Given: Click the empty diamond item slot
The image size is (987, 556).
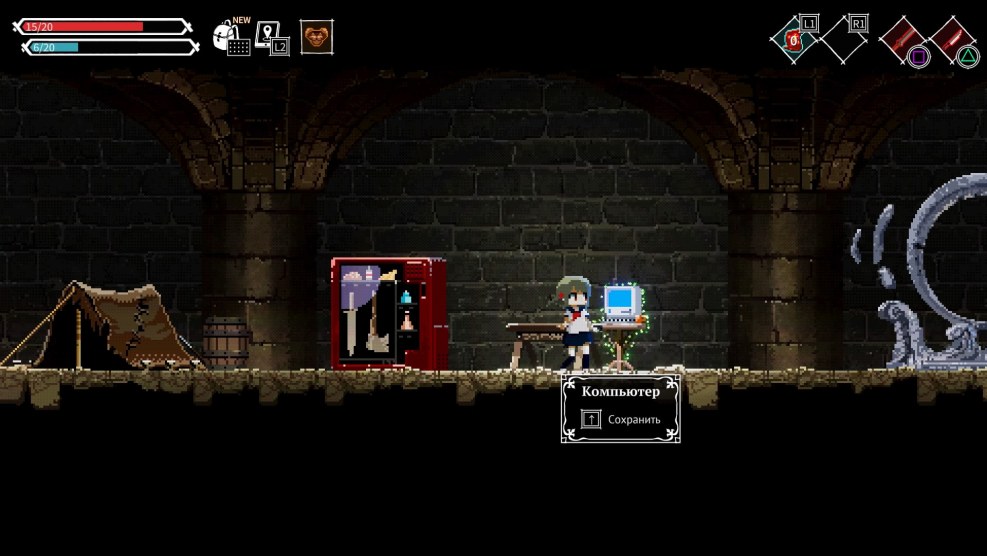Looking at the screenshot, I should point(843,40).
